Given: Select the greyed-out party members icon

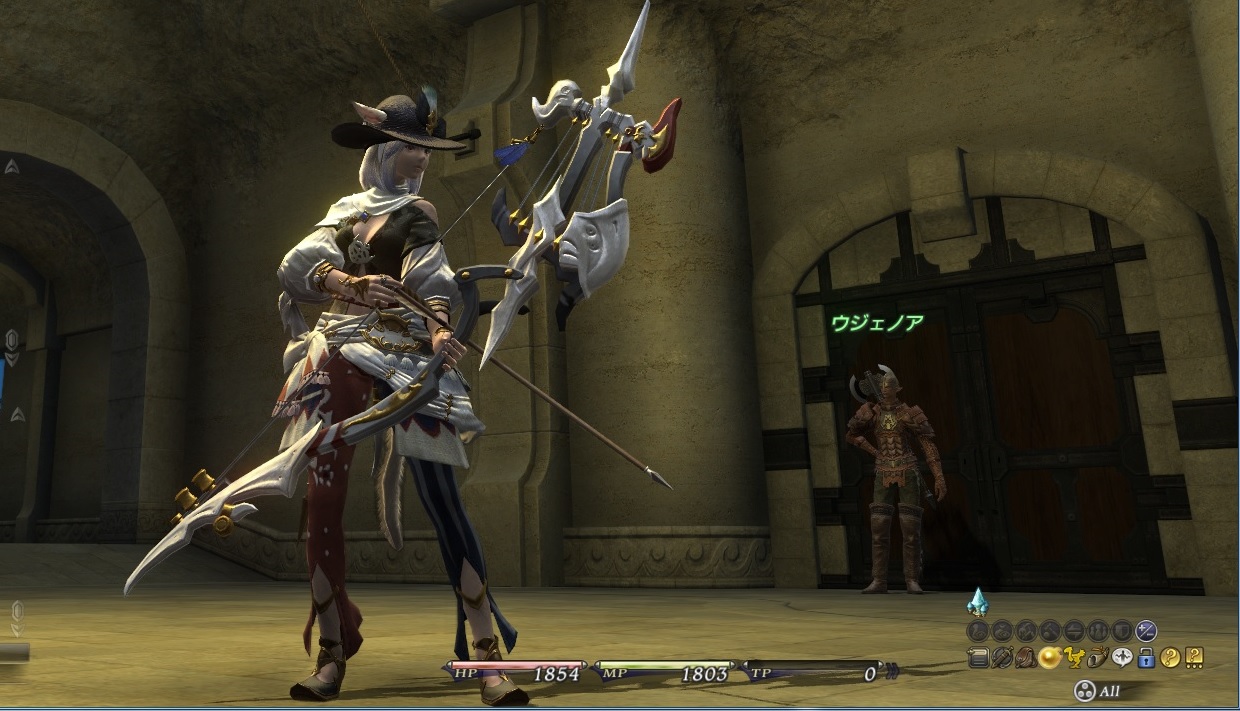Looking at the screenshot, I should point(1098,631).
